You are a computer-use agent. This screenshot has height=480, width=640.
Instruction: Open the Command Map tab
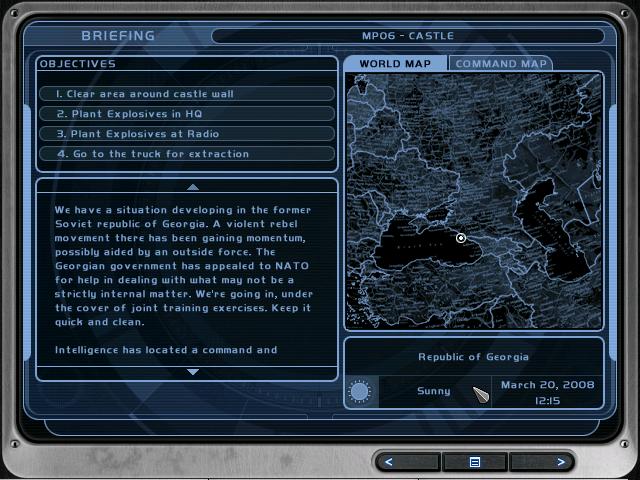click(x=500, y=64)
